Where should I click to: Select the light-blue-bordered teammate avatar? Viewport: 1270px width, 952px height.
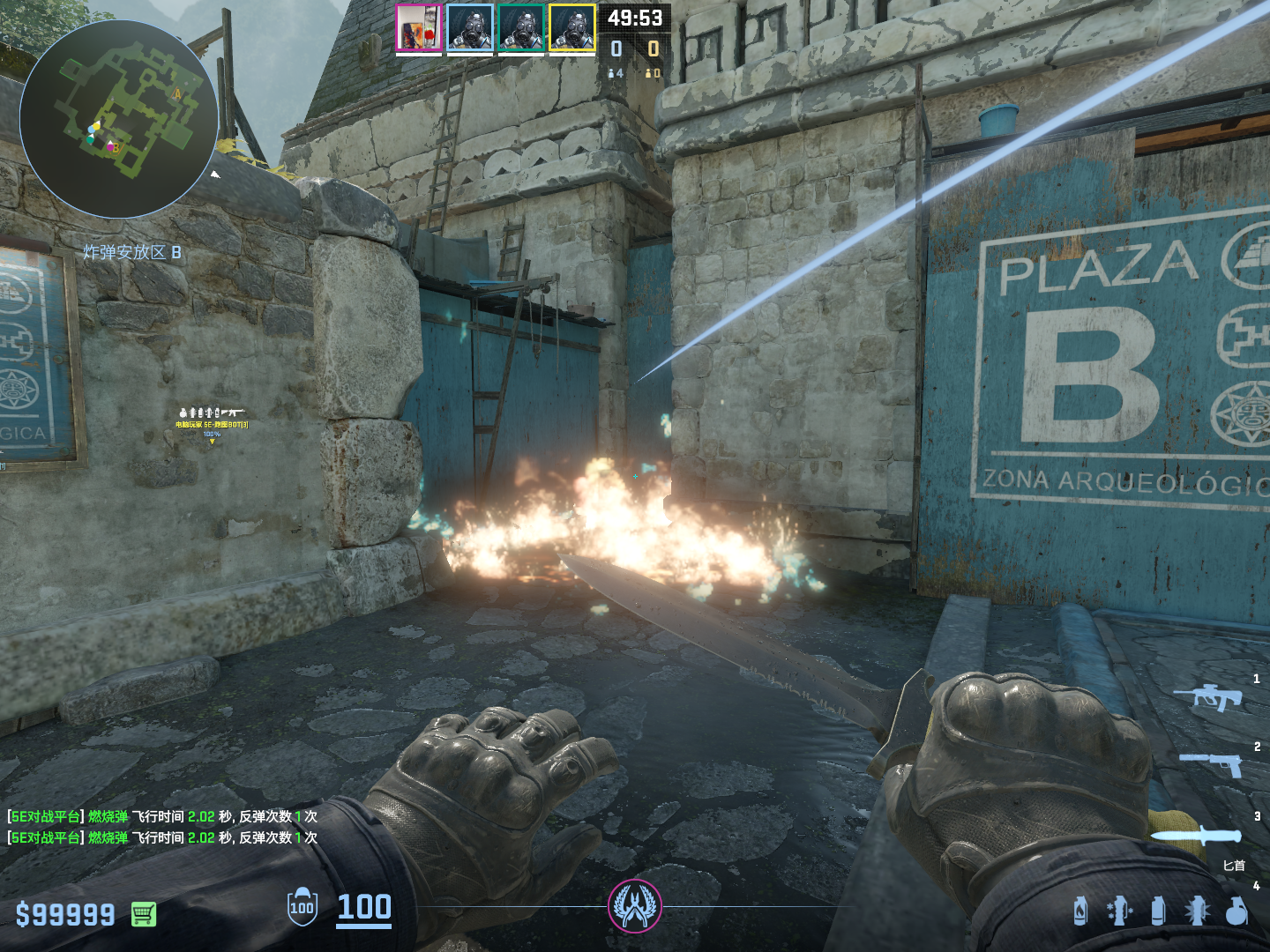[x=469, y=28]
